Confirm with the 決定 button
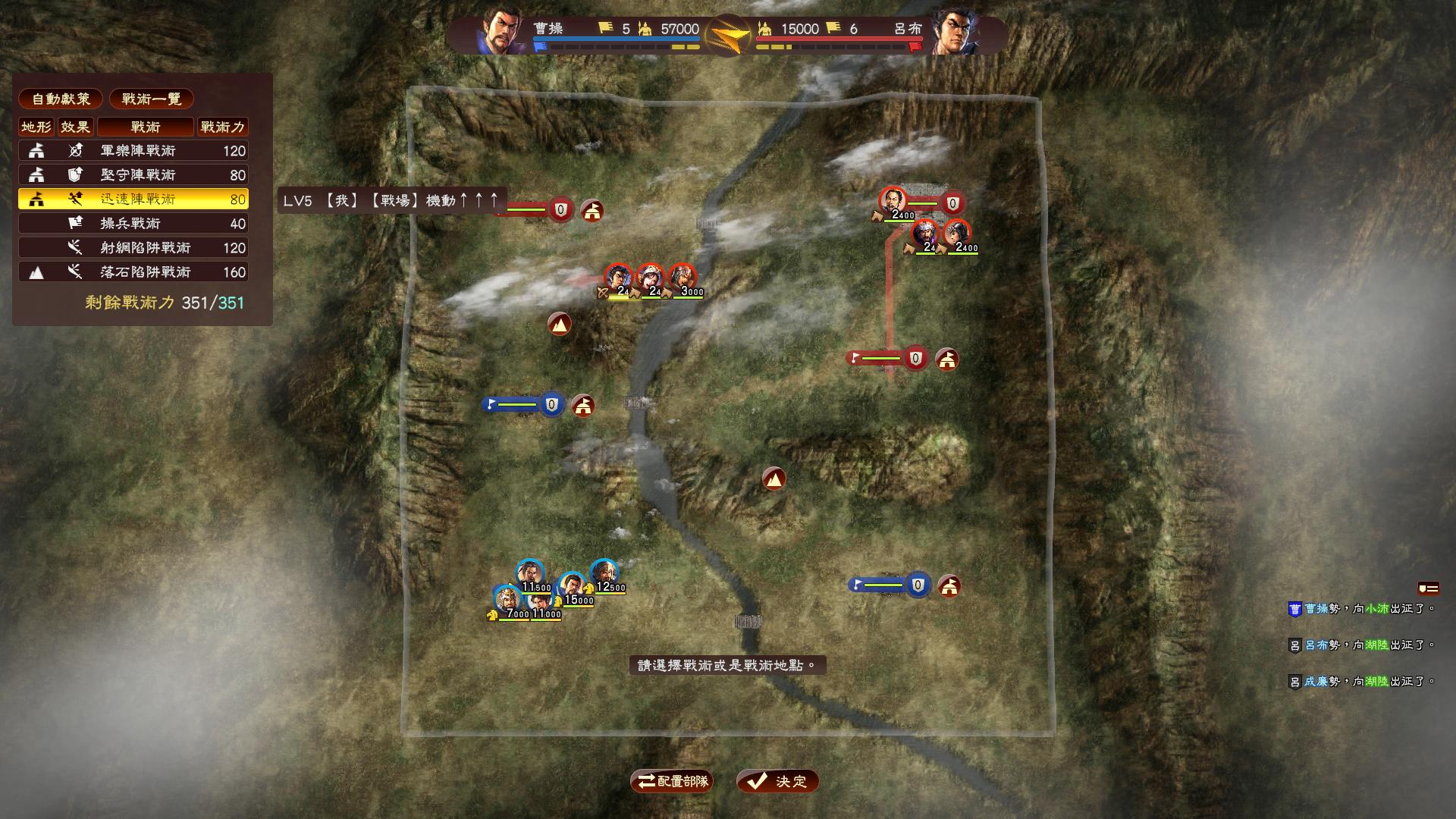This screenshot has height=819, width=1456. pyautogui.click(x=777, y=780)
